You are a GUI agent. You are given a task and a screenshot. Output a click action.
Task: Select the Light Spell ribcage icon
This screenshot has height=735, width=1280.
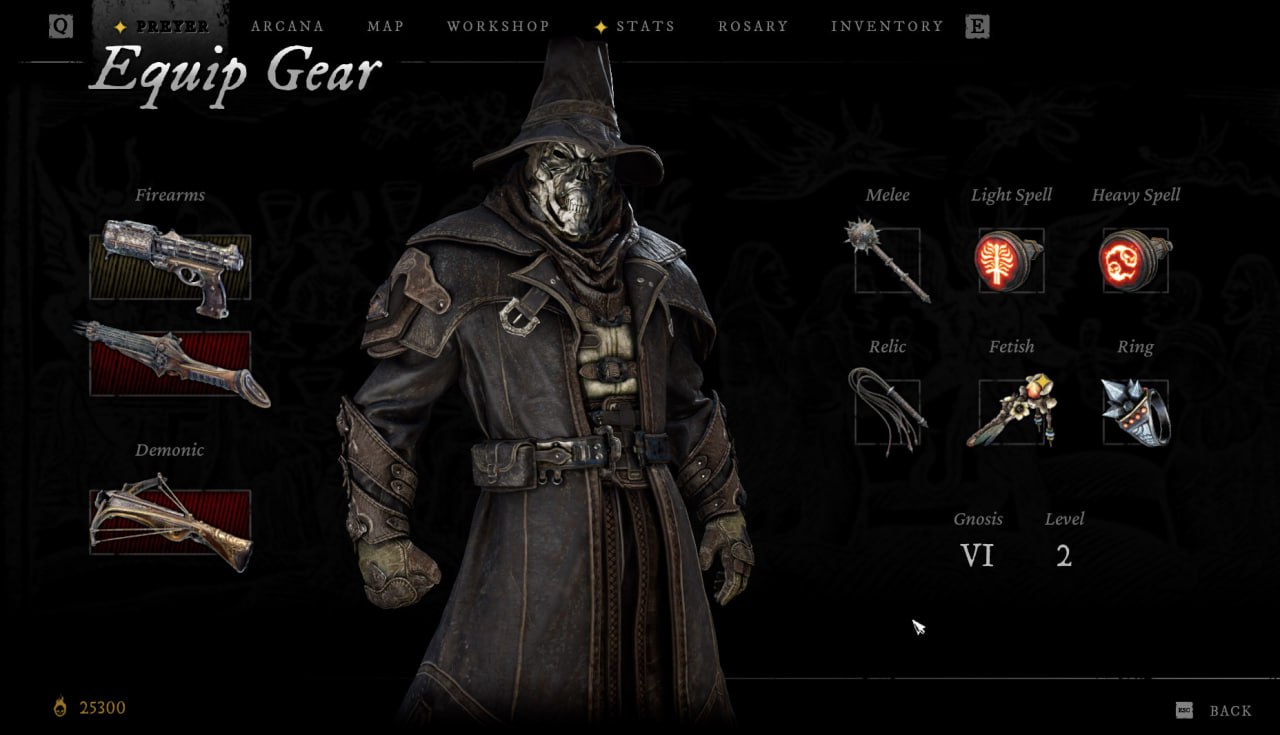1010,260
